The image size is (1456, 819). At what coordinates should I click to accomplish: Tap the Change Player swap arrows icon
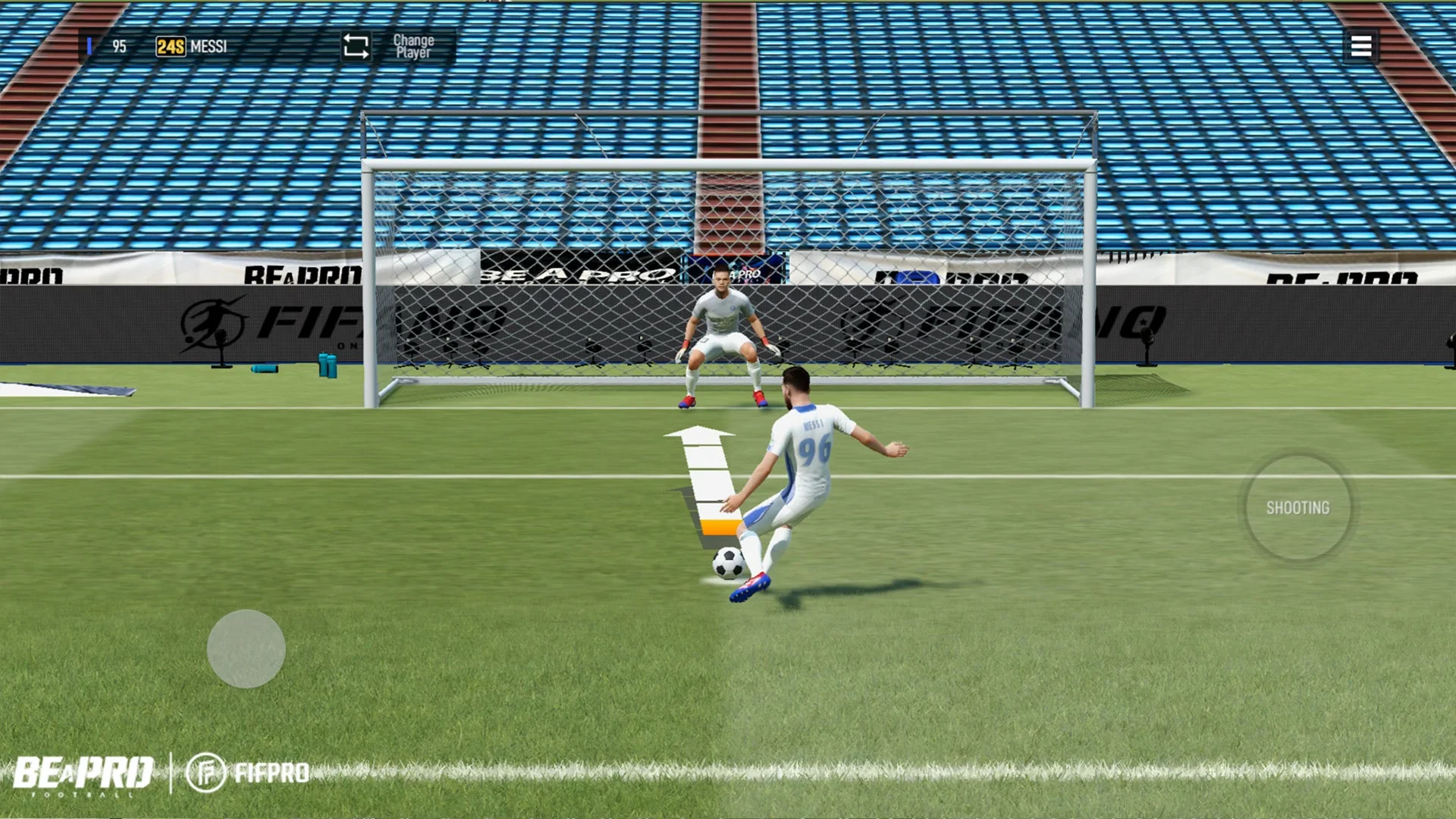[356, 47]
